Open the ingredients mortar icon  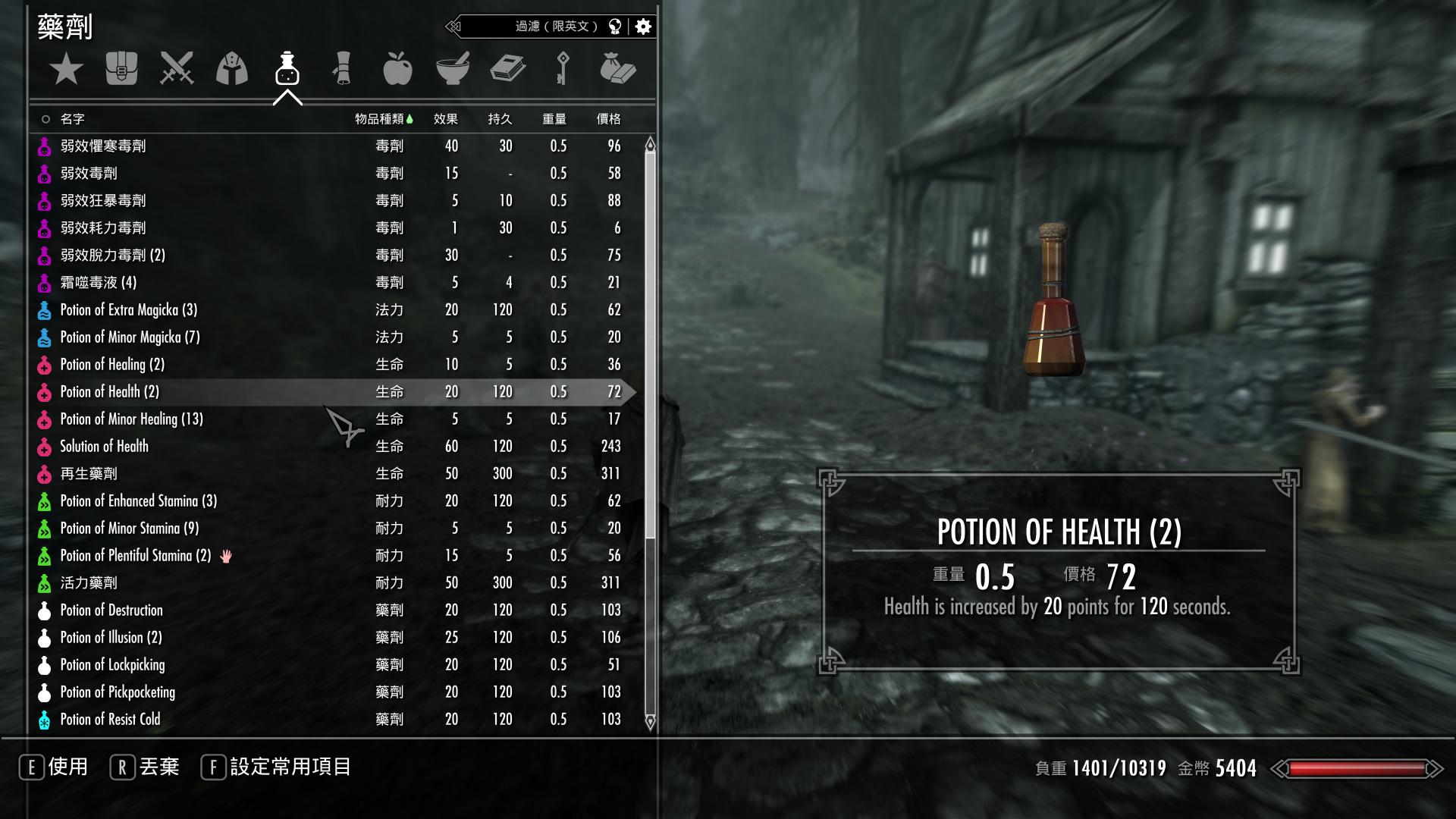(x=453, y=68)
